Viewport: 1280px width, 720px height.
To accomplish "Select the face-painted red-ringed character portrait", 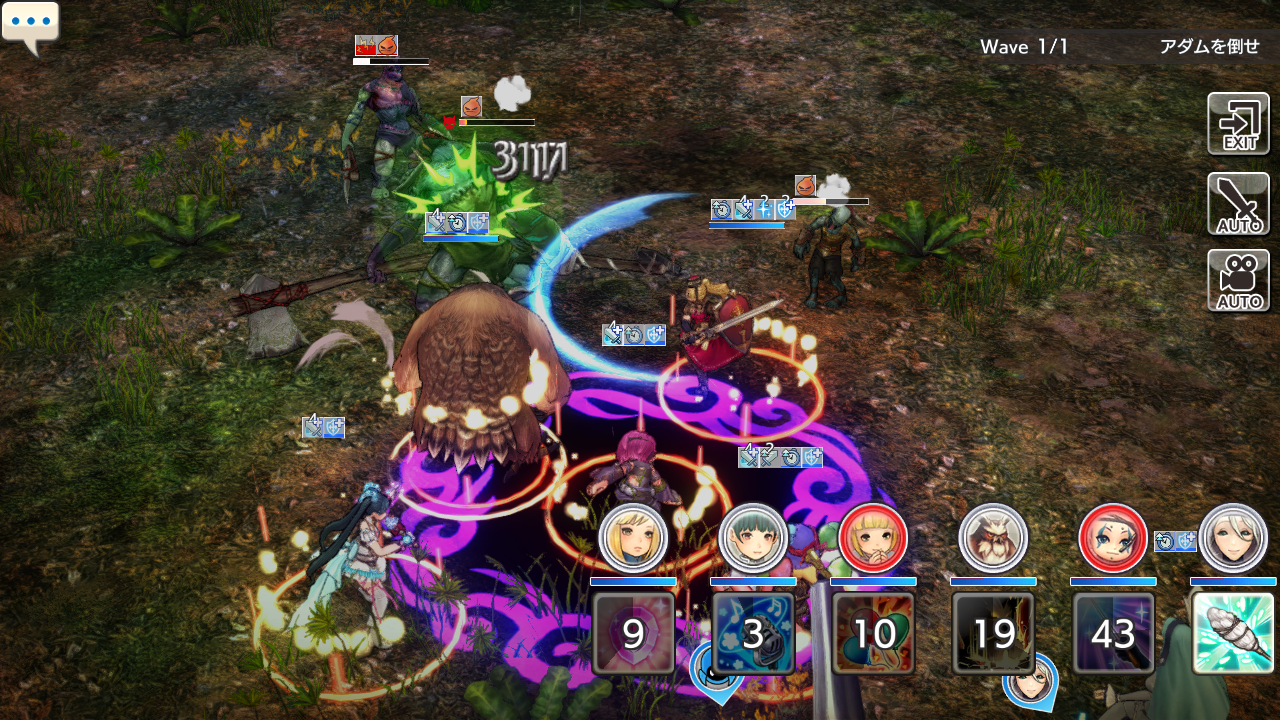I will [x=1113, y=538].
